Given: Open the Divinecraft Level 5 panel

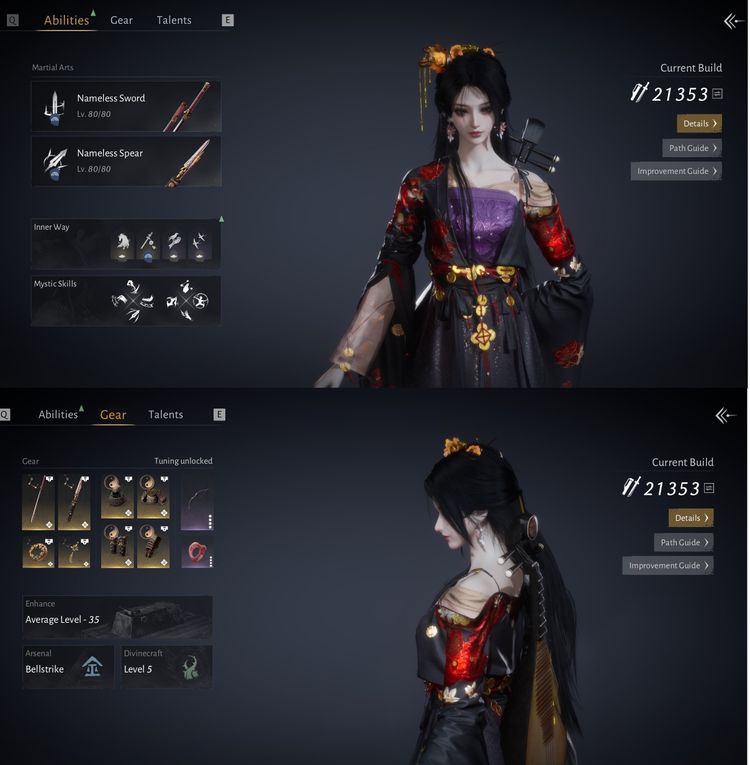Looking at the screenshot, I should coord(167,667).
